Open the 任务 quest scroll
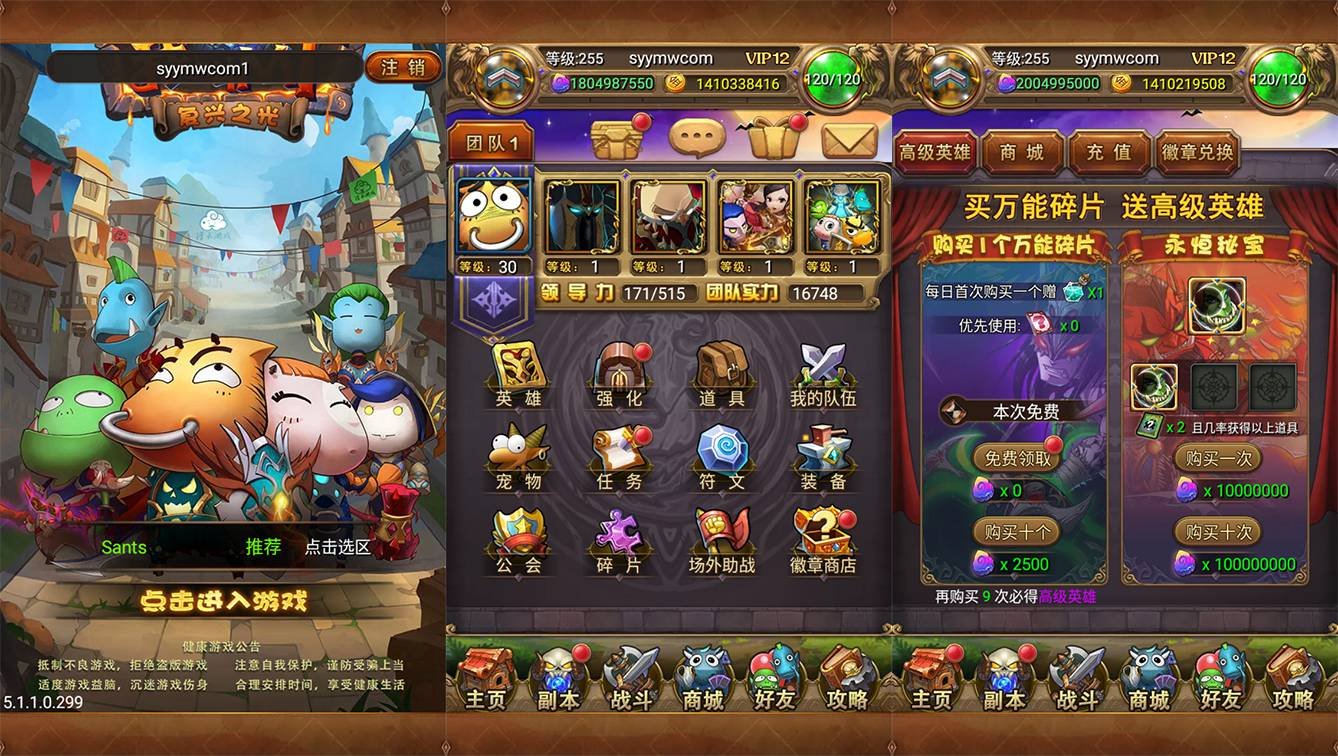 point(620,458)
